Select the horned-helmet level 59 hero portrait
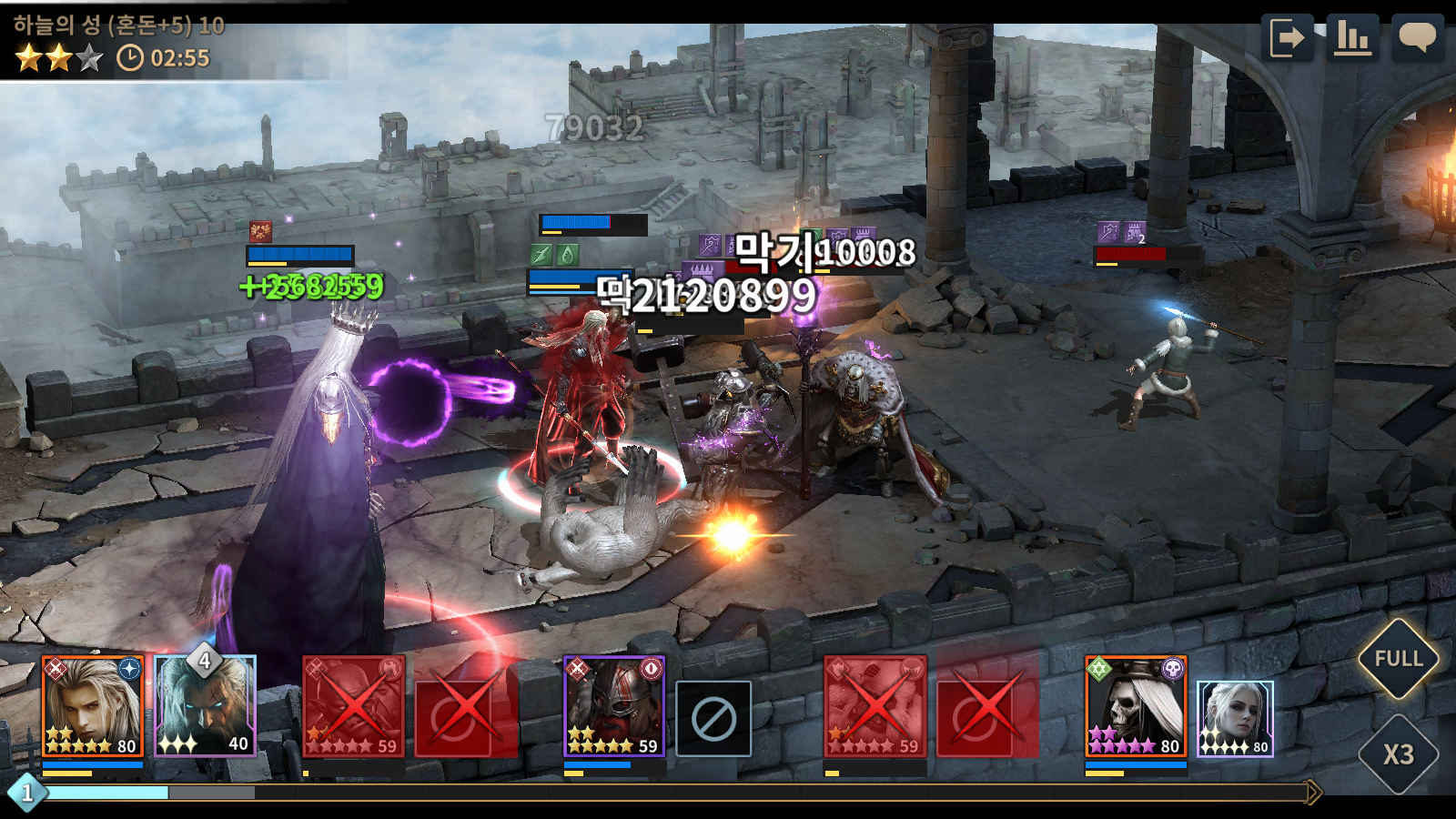This screenshot has height=819, width=1456. pyautogui.click(x=614, y=707)
